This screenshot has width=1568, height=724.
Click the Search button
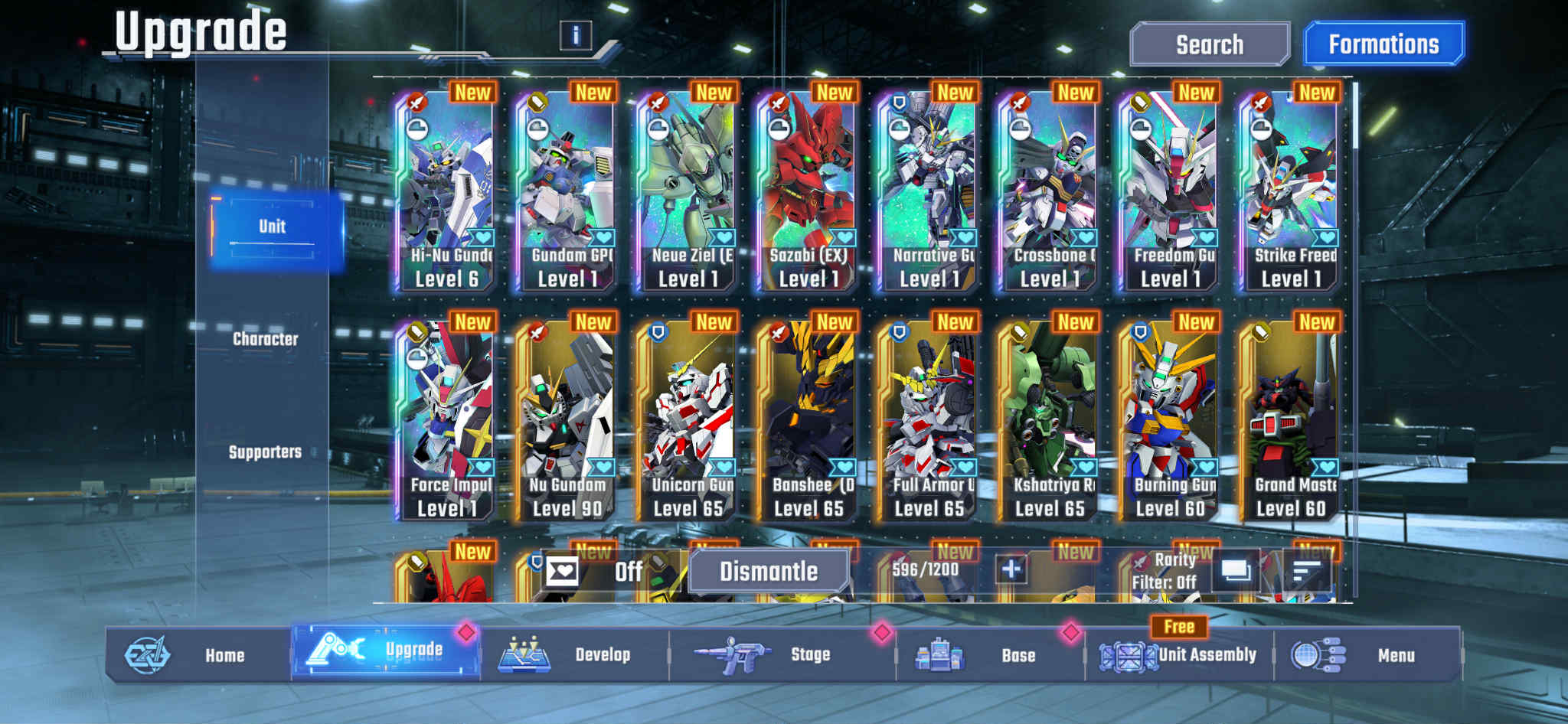[x=1210, y=44]
